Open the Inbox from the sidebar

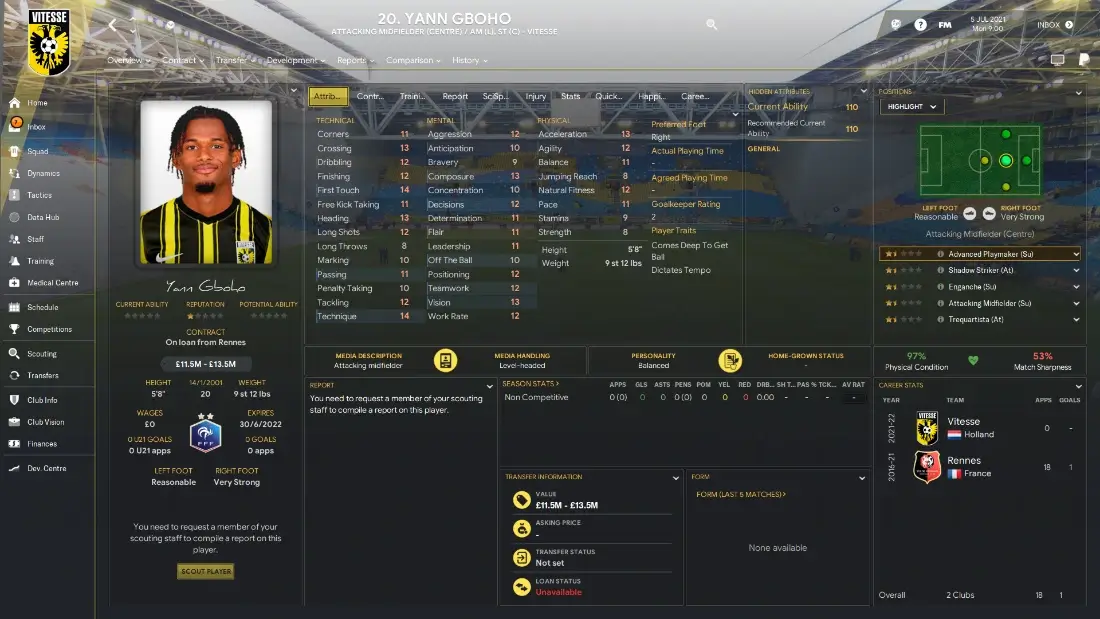pos(37,127)
